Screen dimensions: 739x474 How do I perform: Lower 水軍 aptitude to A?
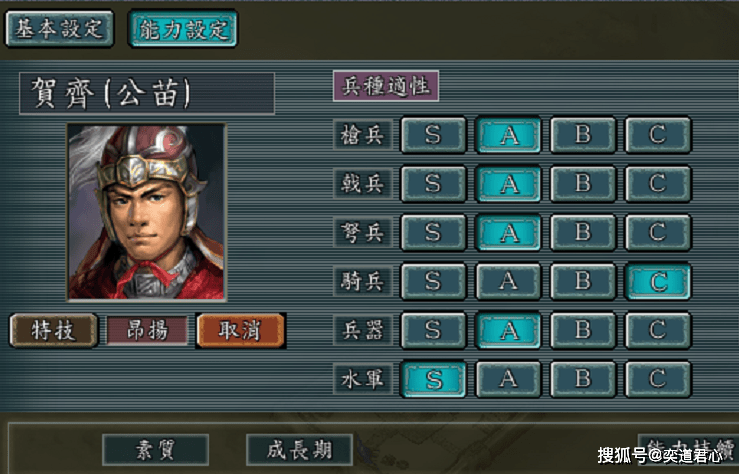click(x=508, y=378)
